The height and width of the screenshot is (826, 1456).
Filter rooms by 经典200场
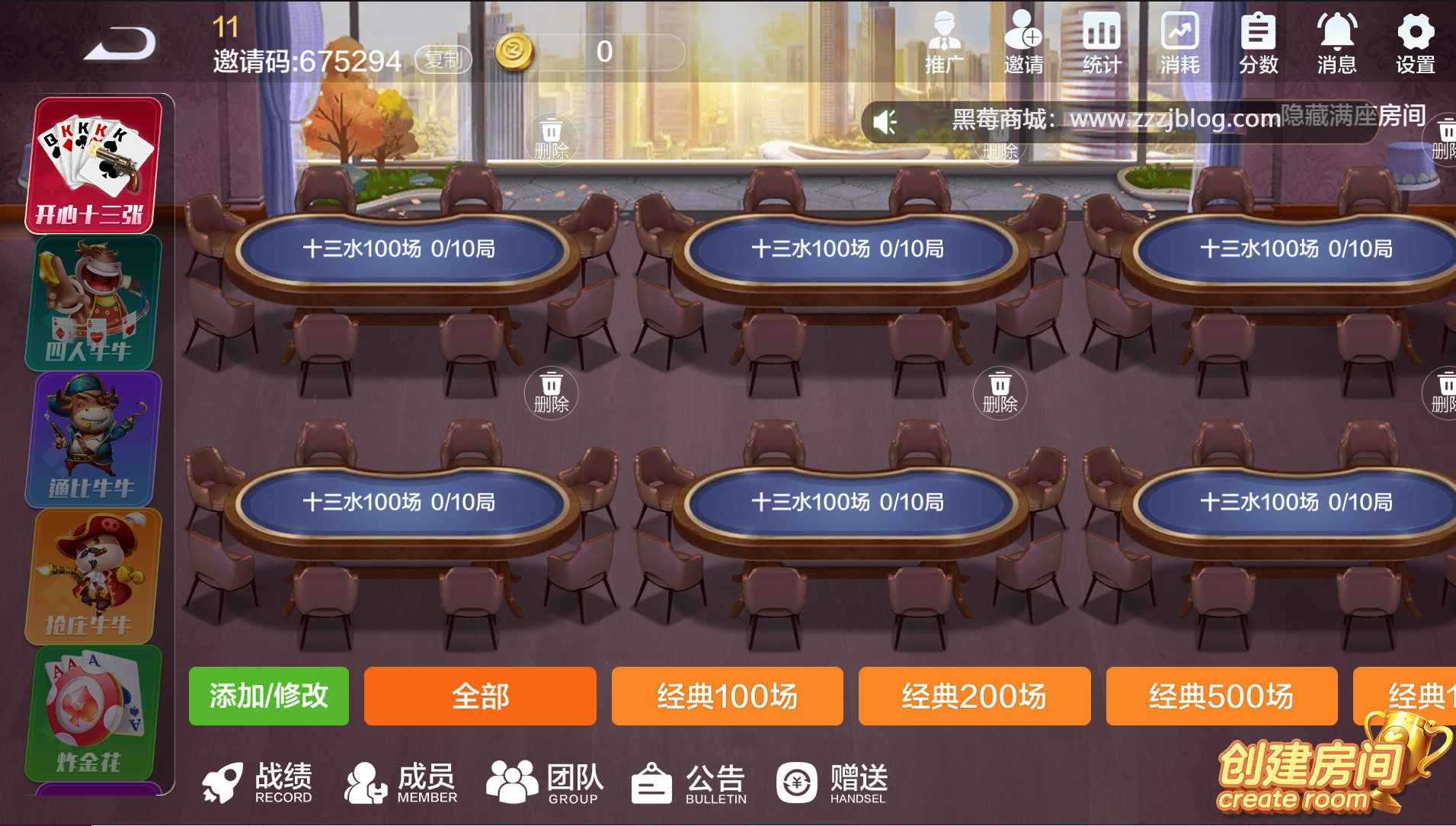pos(974,696)
